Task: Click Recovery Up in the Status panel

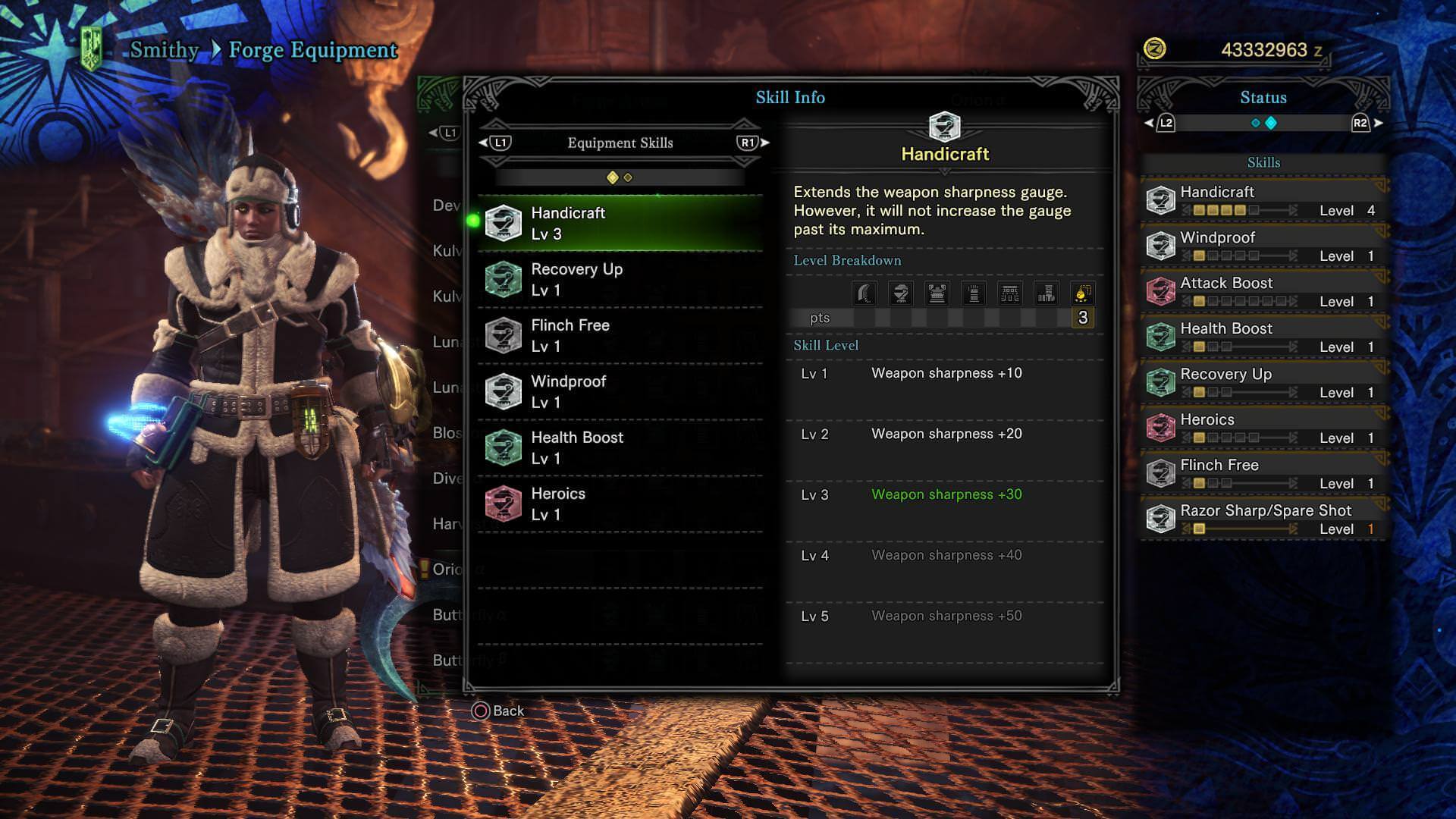Action: pos(1263,383)
